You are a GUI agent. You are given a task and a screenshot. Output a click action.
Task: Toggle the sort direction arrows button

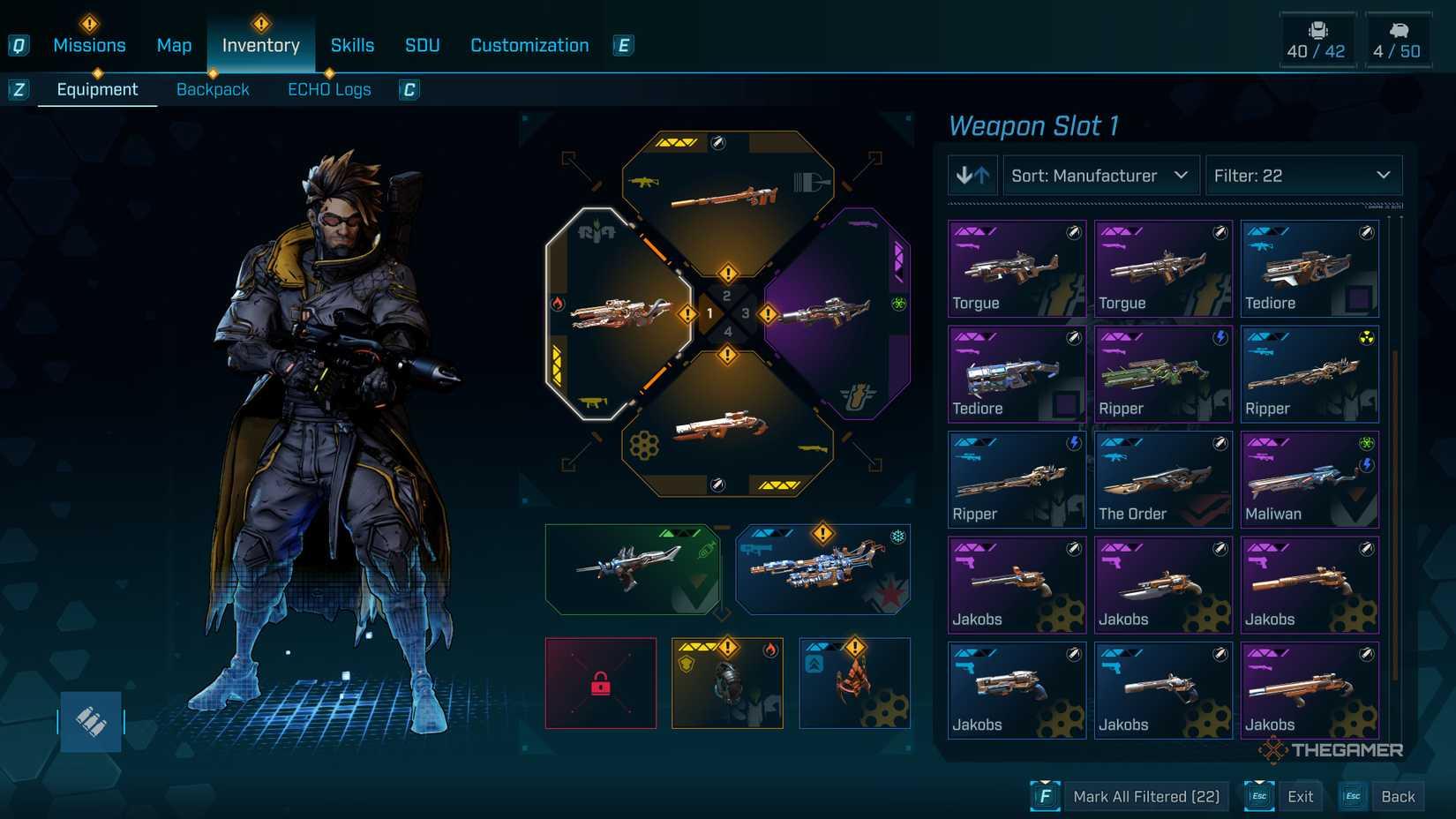(x=972, y=176)
